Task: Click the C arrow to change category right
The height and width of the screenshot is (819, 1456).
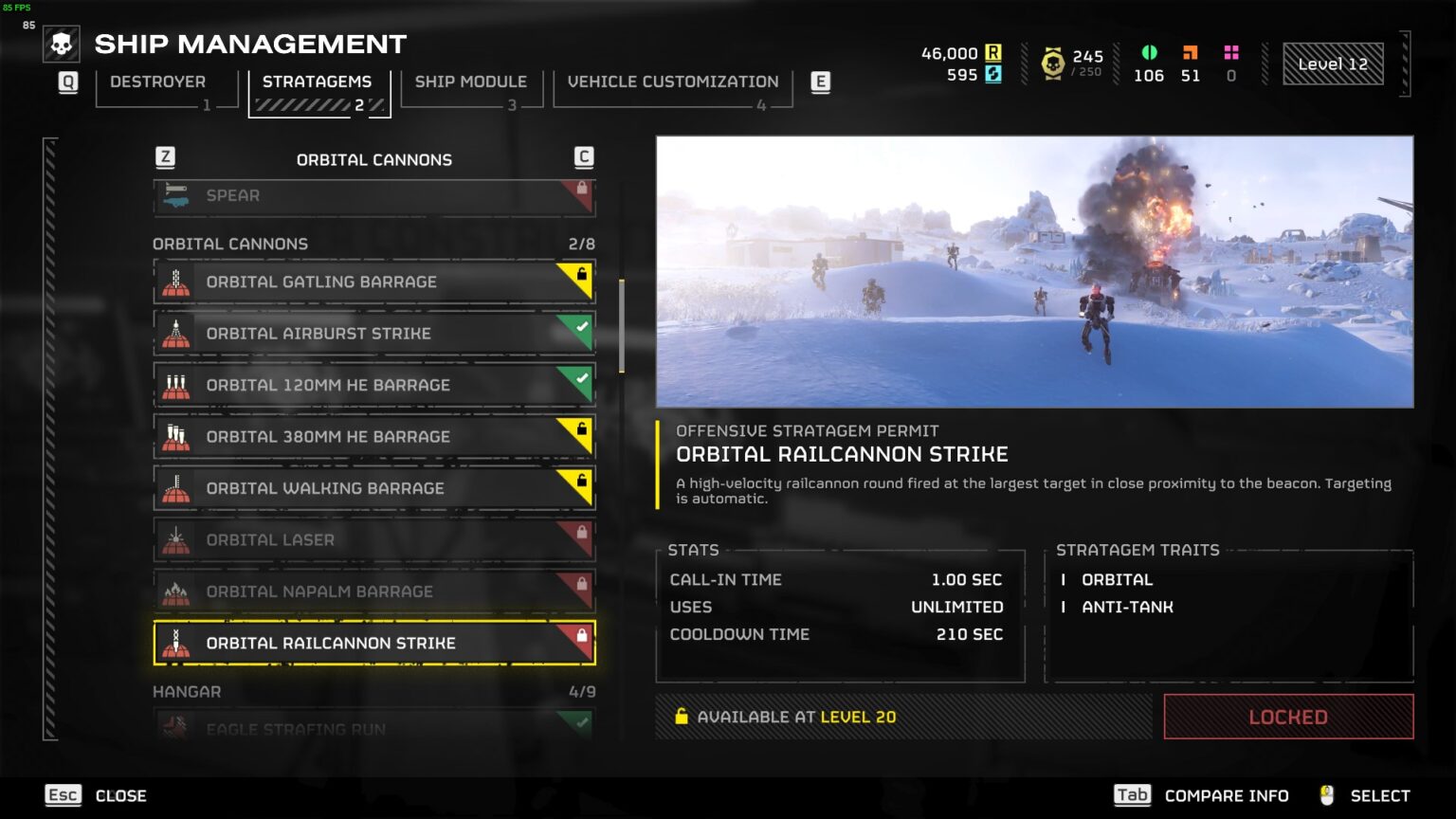Action: coord(583,158)
